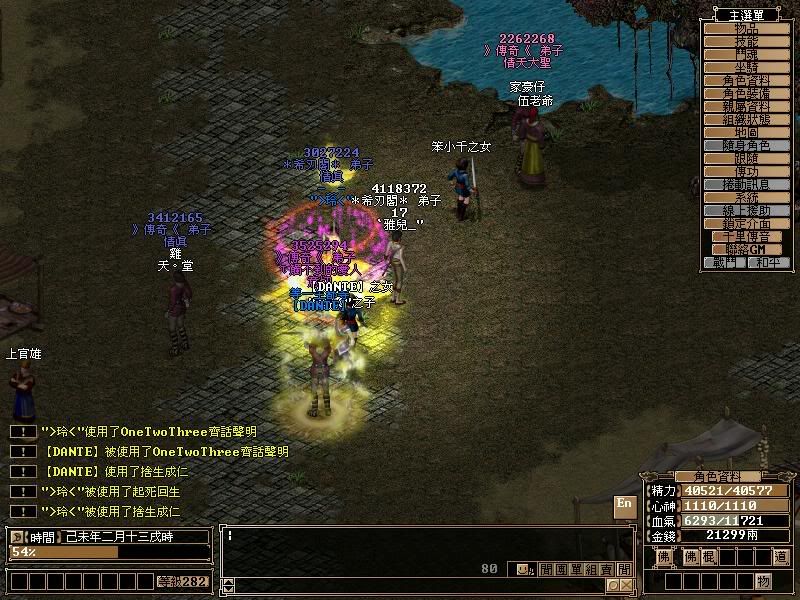Screen dimensions: 800x600
Task: Open the smiley emoticon picker
Action: 521,569
